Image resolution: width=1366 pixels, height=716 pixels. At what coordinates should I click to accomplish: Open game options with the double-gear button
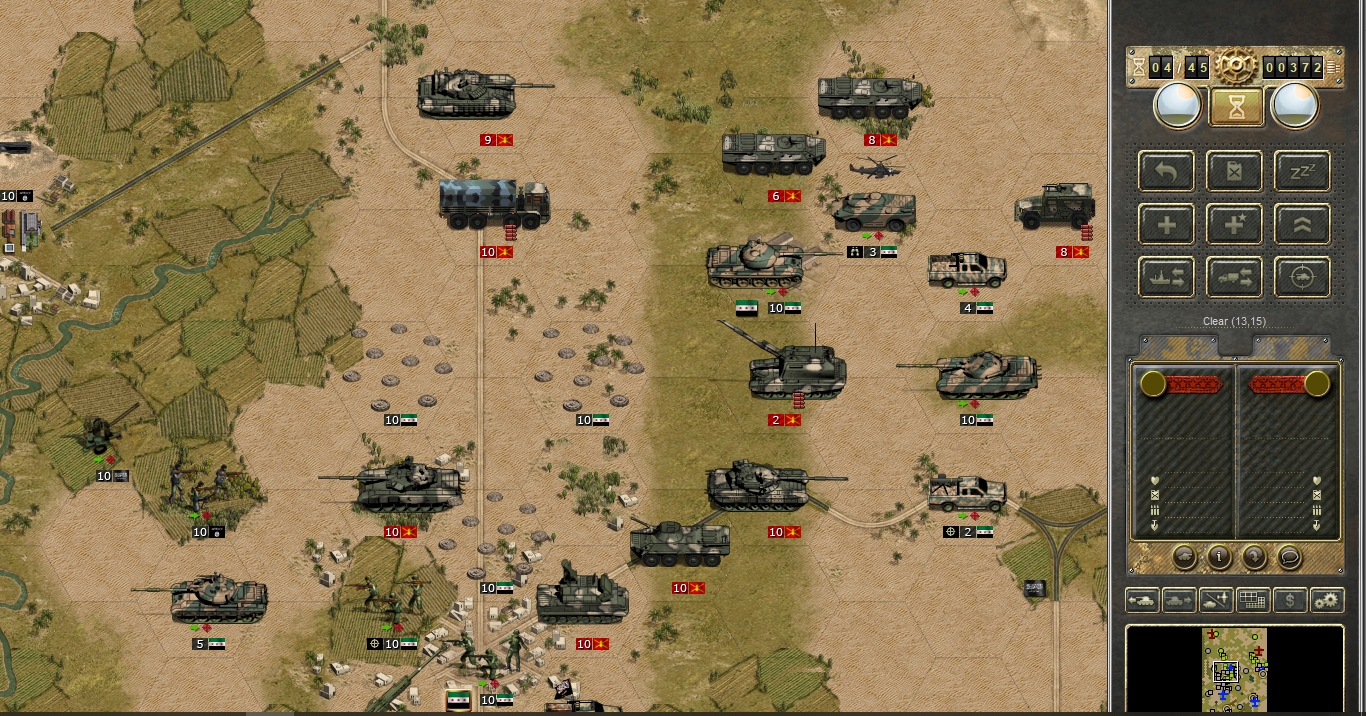[x=1327, y=600]
